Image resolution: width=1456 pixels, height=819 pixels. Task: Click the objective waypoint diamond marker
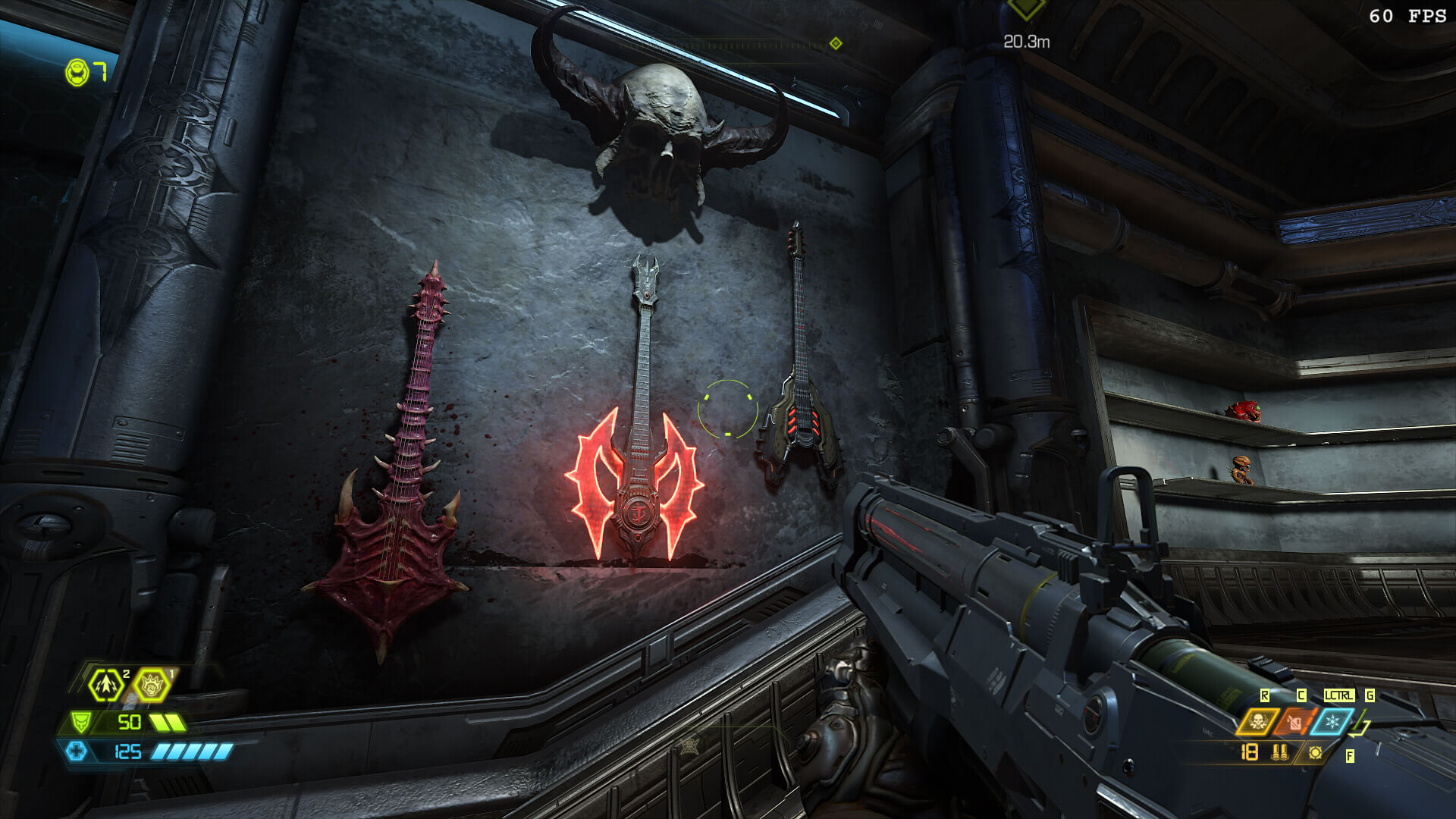(x=1026, y=9)
